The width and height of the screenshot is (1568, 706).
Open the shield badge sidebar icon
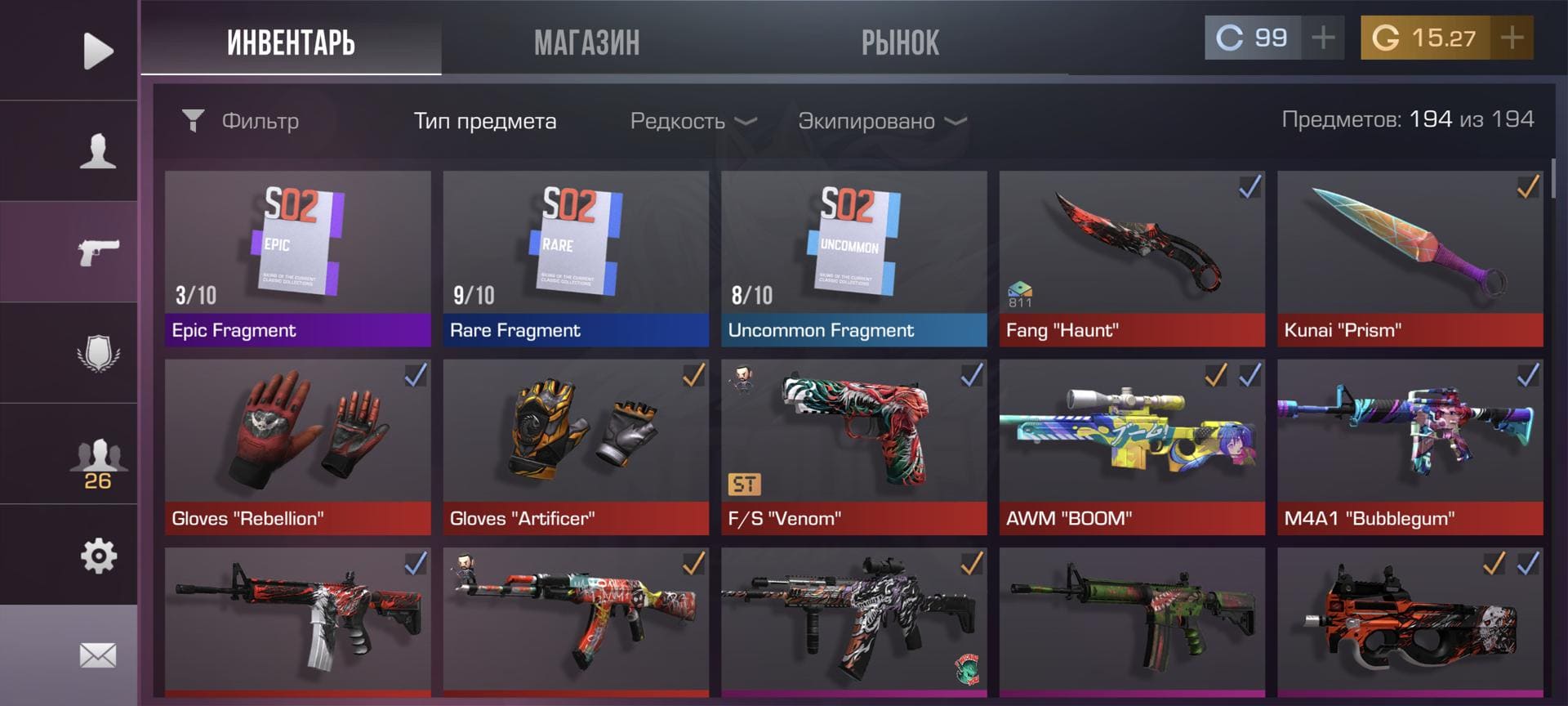click(97, 353)
